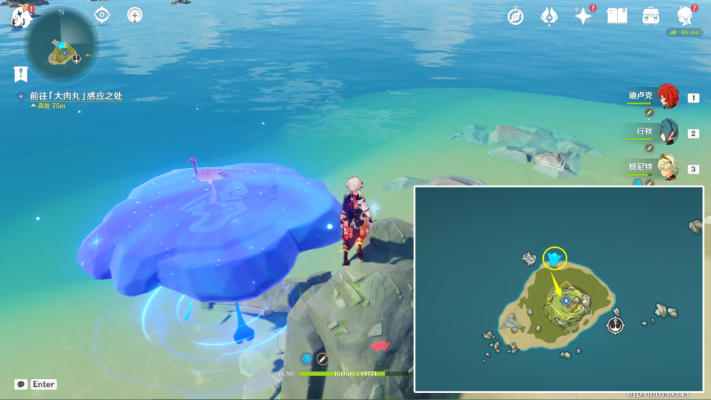Click the anchor waypoint on the inset map

pos(616,324)
